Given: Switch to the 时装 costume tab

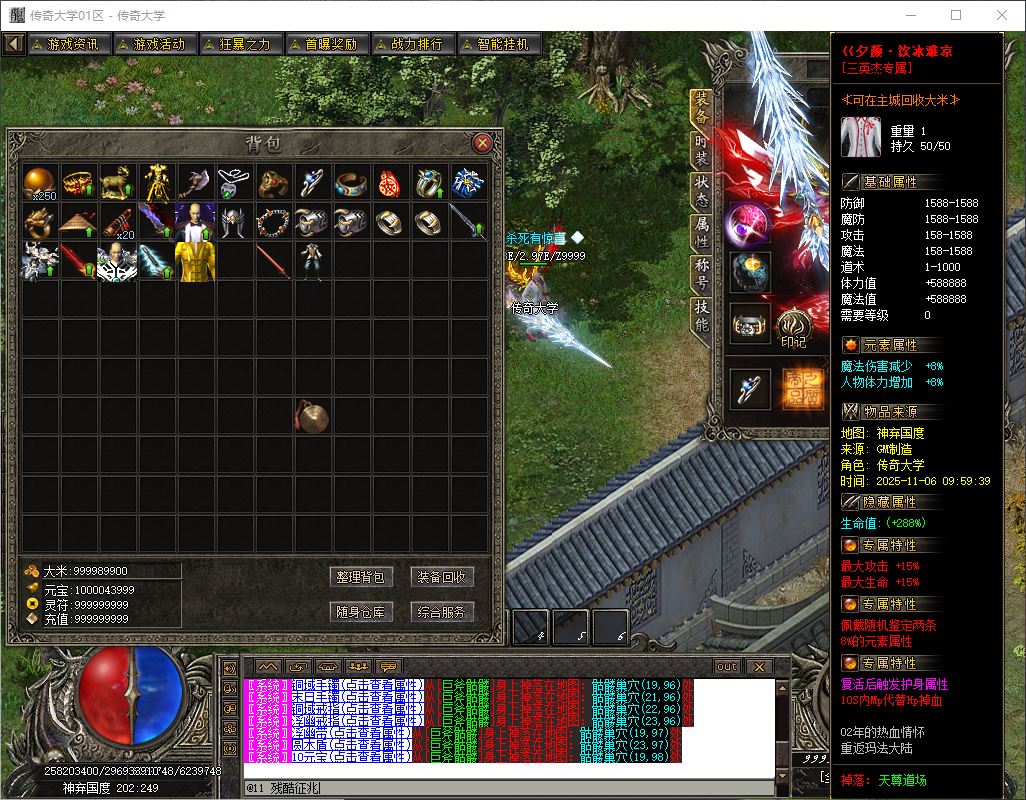Looking at the screenshot, I should pos(702,152).
